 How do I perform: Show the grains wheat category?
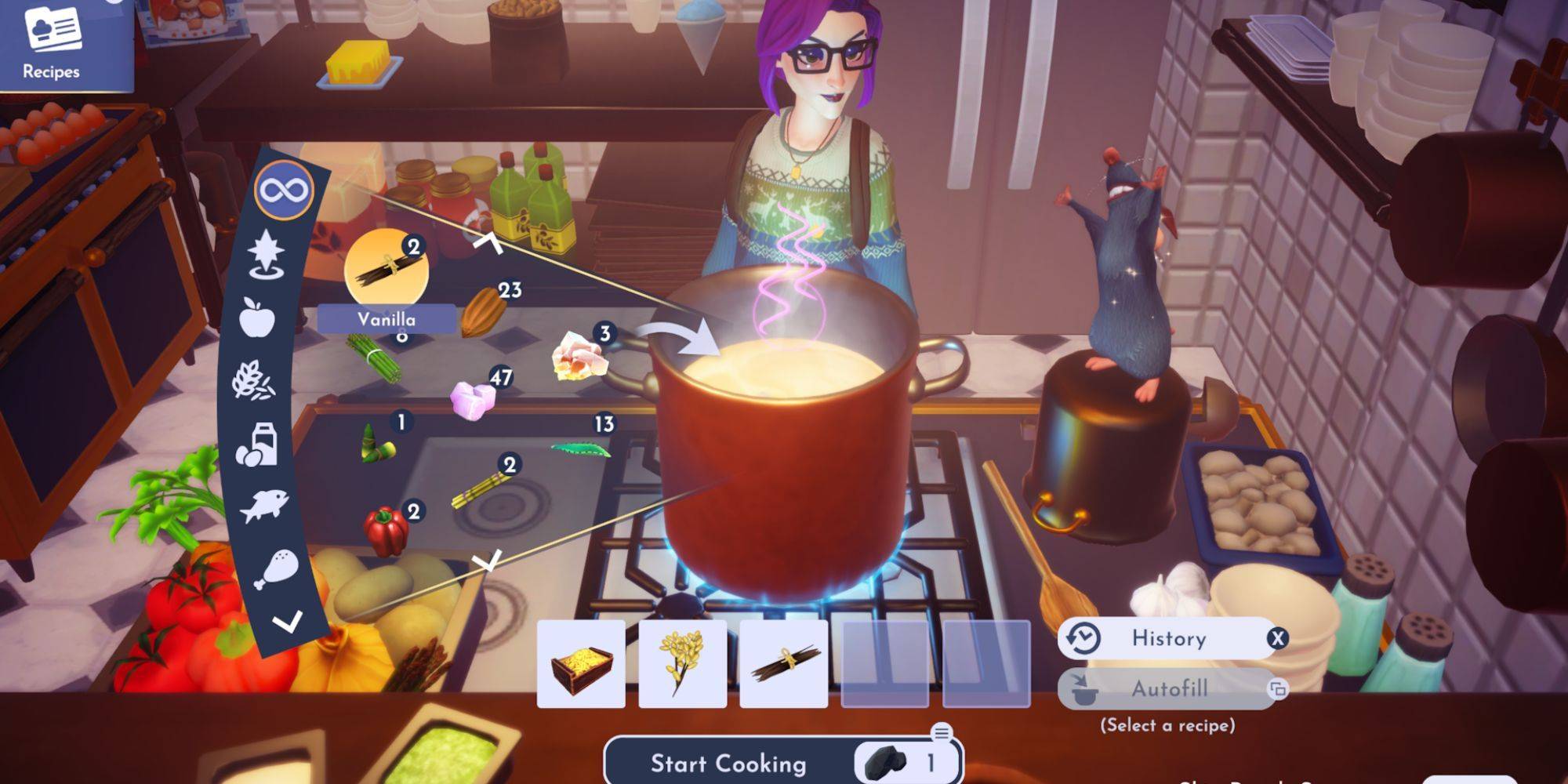coord(253,381)
